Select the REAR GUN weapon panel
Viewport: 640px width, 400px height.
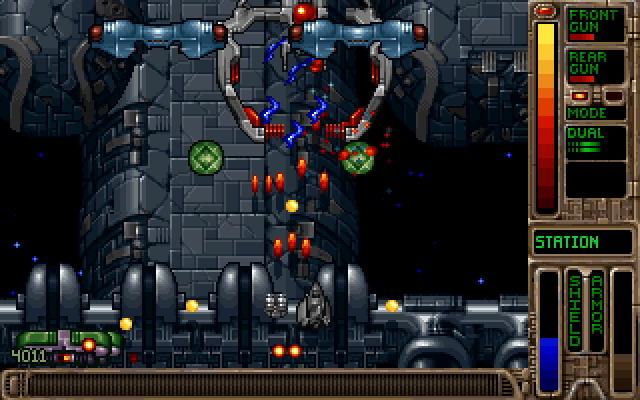click(x=596, y=65)
